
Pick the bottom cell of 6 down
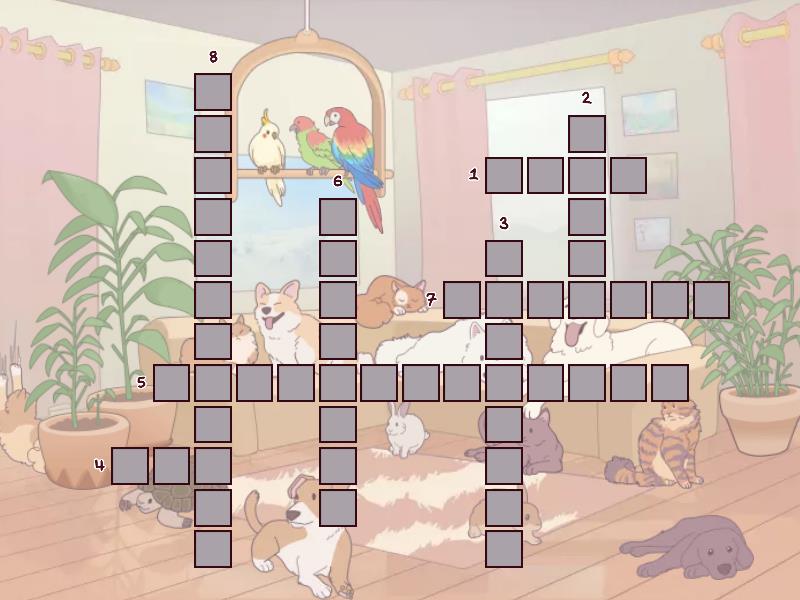point(338,508)
